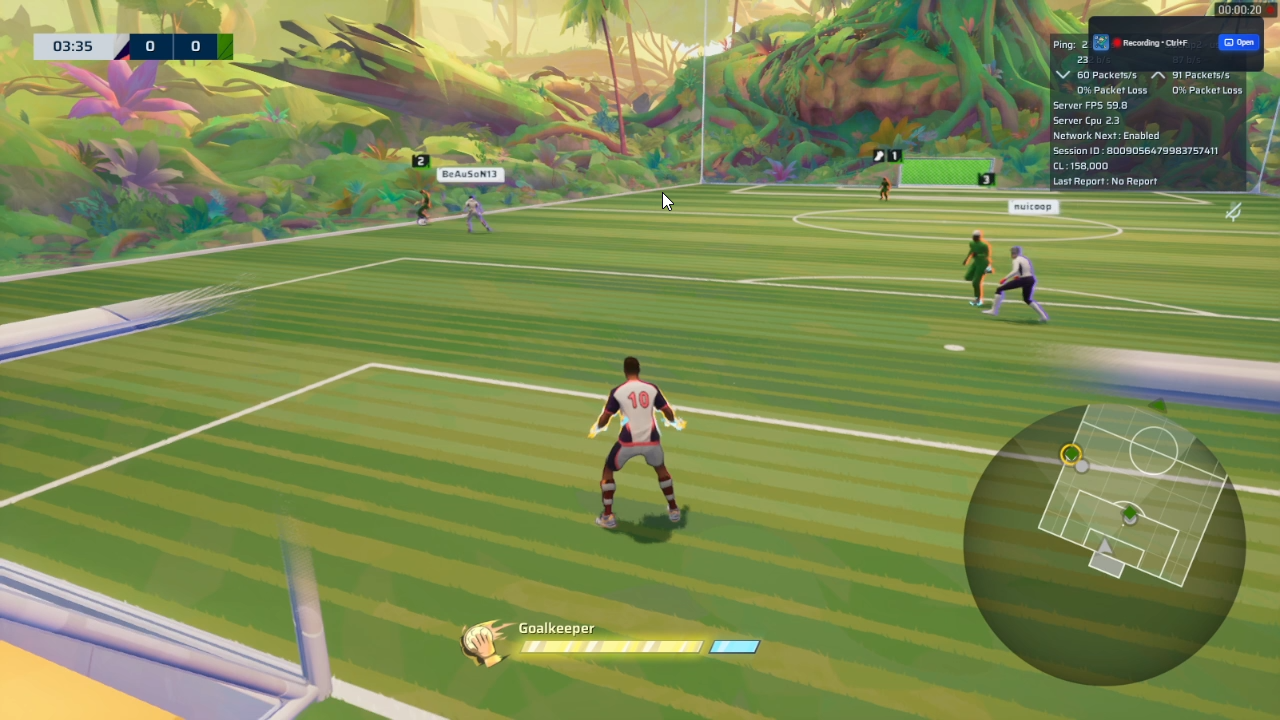Click the game icon in the Recording overlay
1280x720 pixels.
tap(1101, 43)
